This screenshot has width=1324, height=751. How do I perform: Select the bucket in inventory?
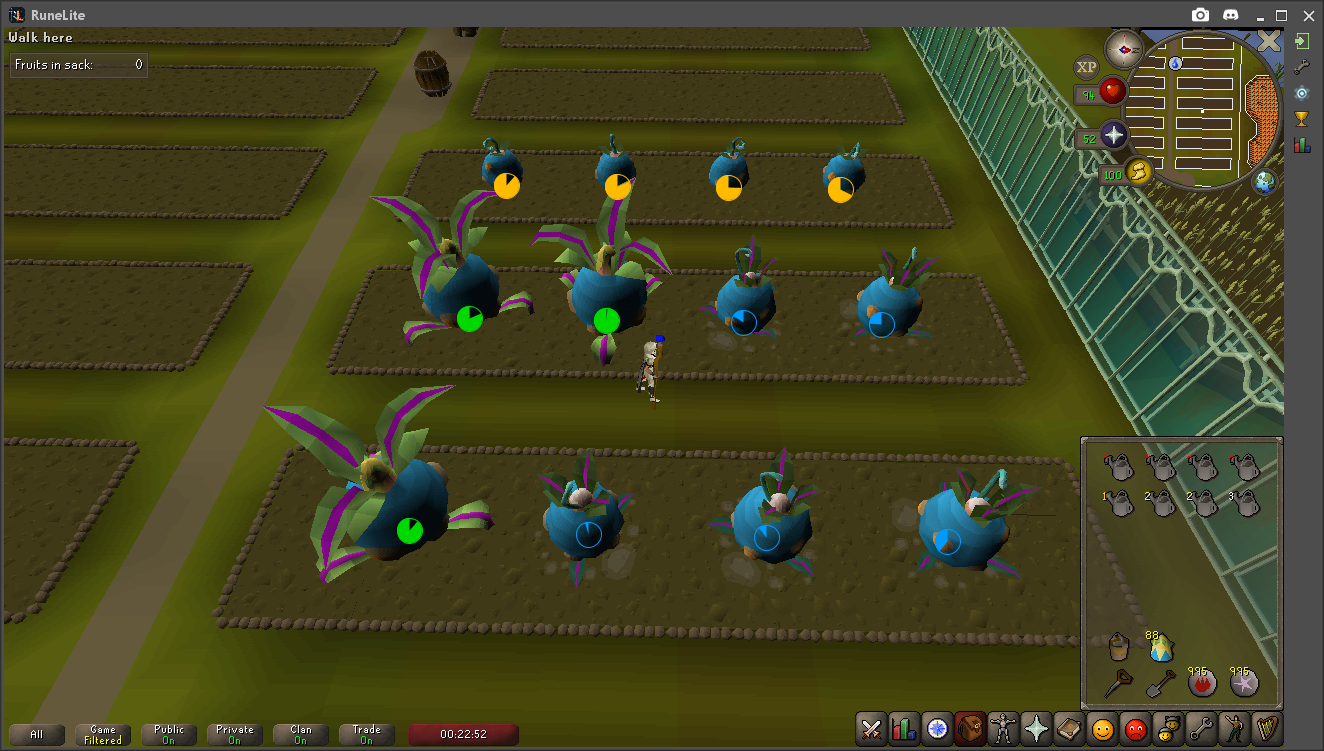1118,646
